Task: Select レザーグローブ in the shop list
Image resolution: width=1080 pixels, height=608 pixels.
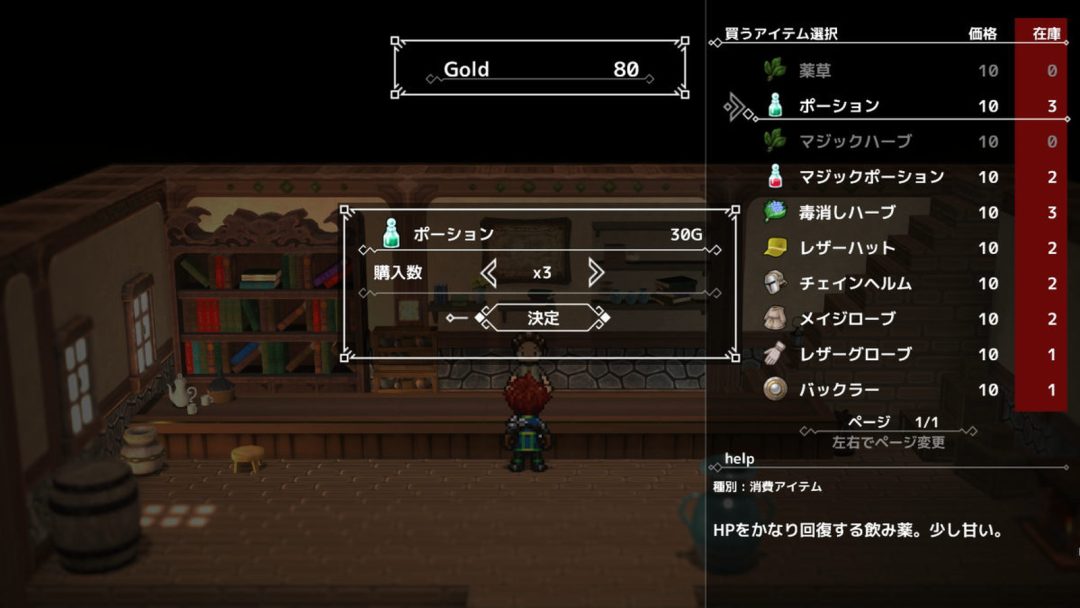Action: click(854, 355)
